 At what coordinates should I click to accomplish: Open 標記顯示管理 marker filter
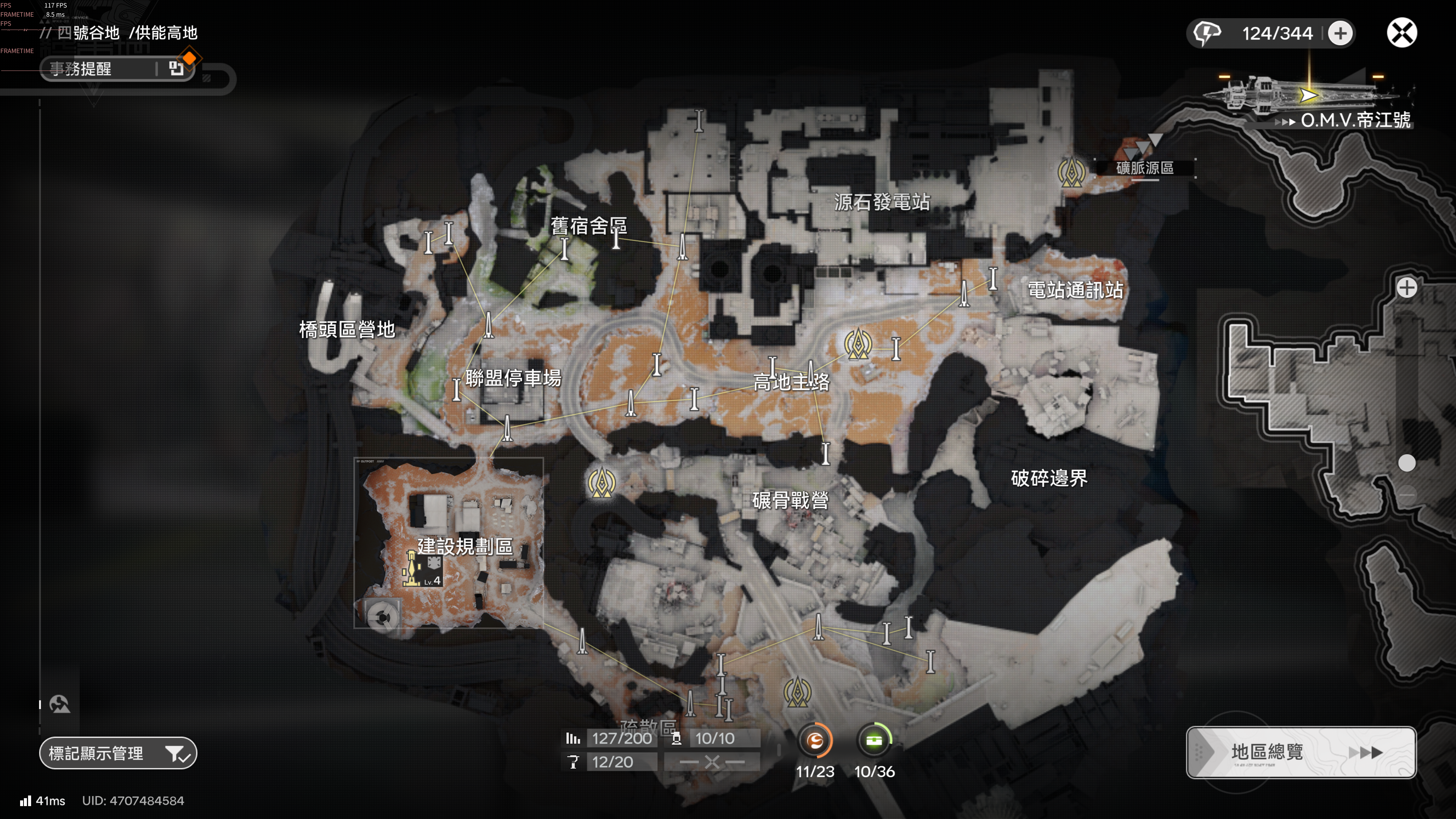(x=118, y=753)
